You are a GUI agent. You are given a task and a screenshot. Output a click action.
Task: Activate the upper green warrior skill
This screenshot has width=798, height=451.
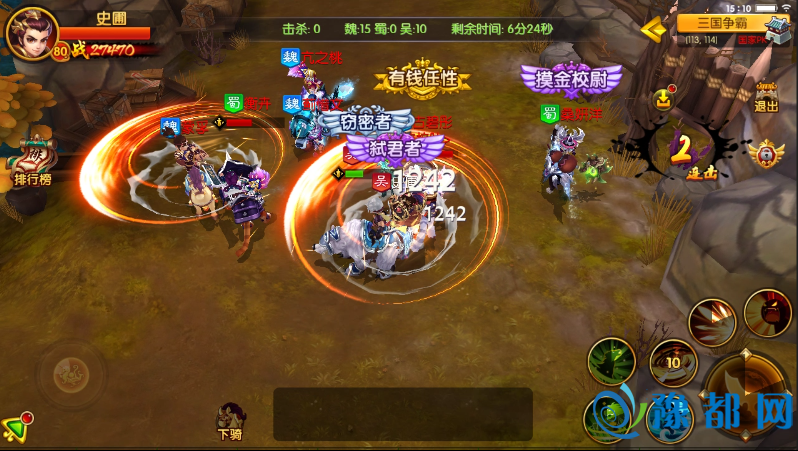(x=611, y=360)
